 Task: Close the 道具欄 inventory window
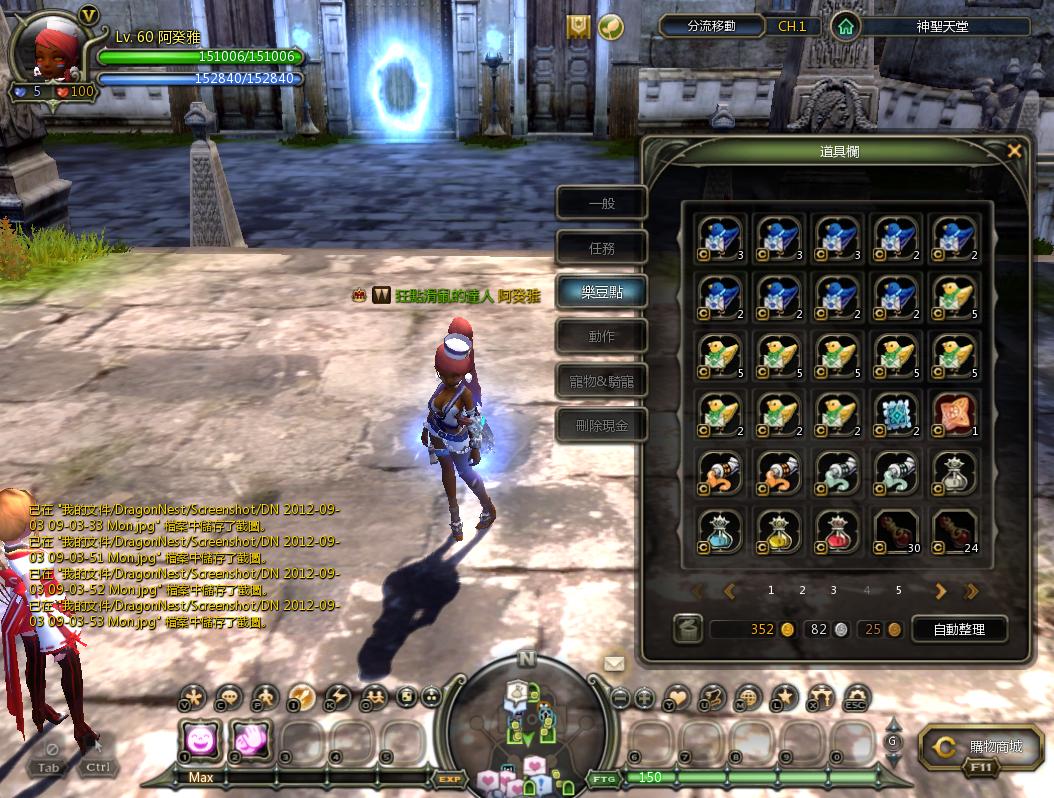click(x=1014, y=152)
